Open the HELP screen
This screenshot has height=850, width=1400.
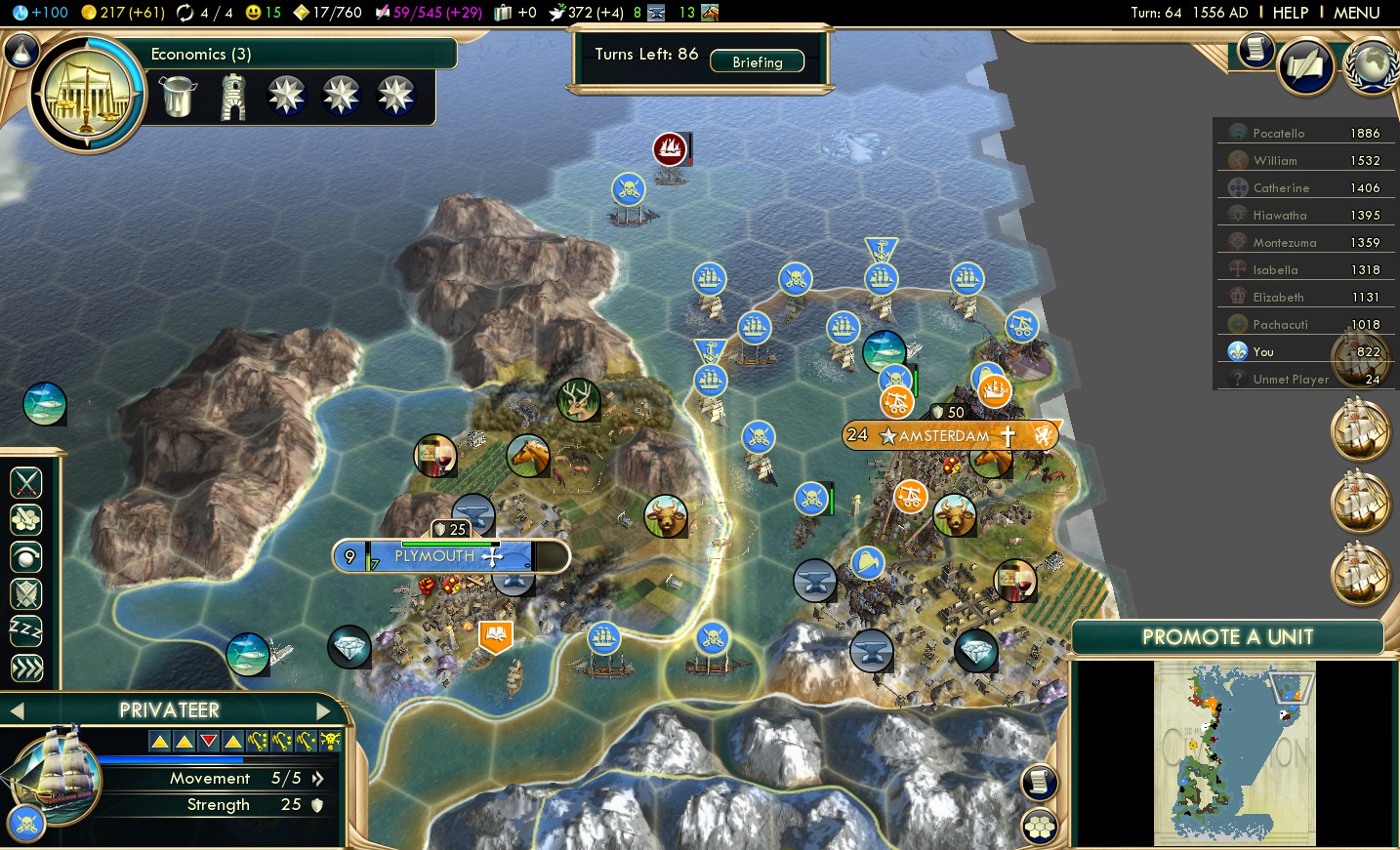[1290, 13]
